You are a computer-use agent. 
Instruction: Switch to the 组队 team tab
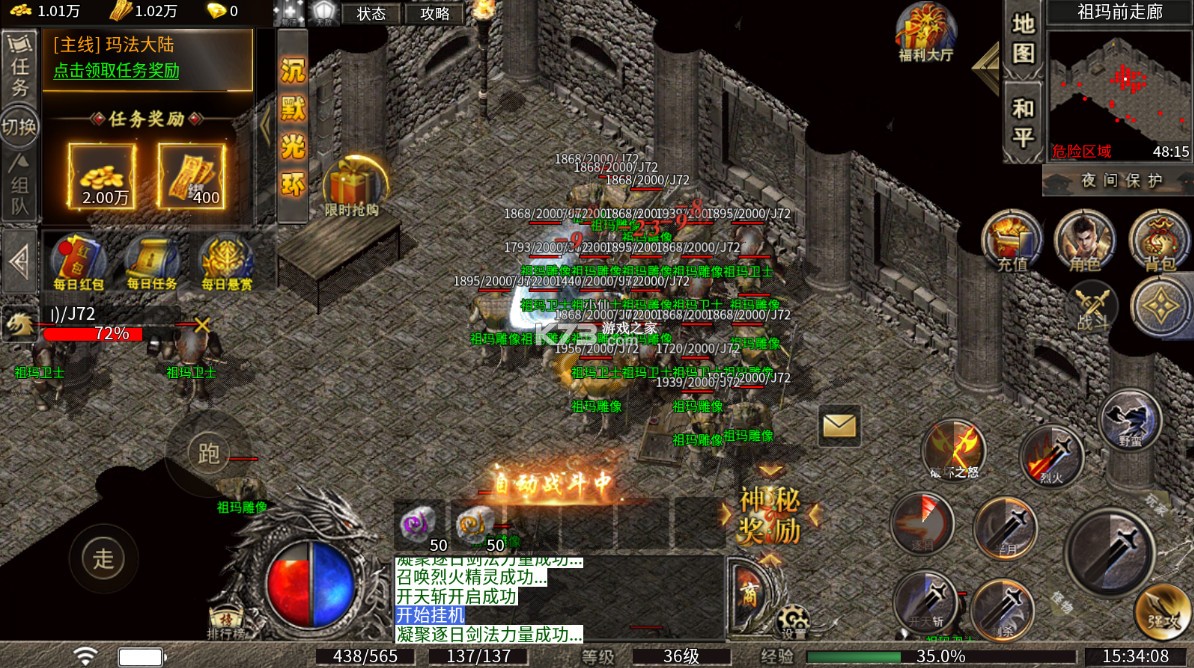click(19, 186)
